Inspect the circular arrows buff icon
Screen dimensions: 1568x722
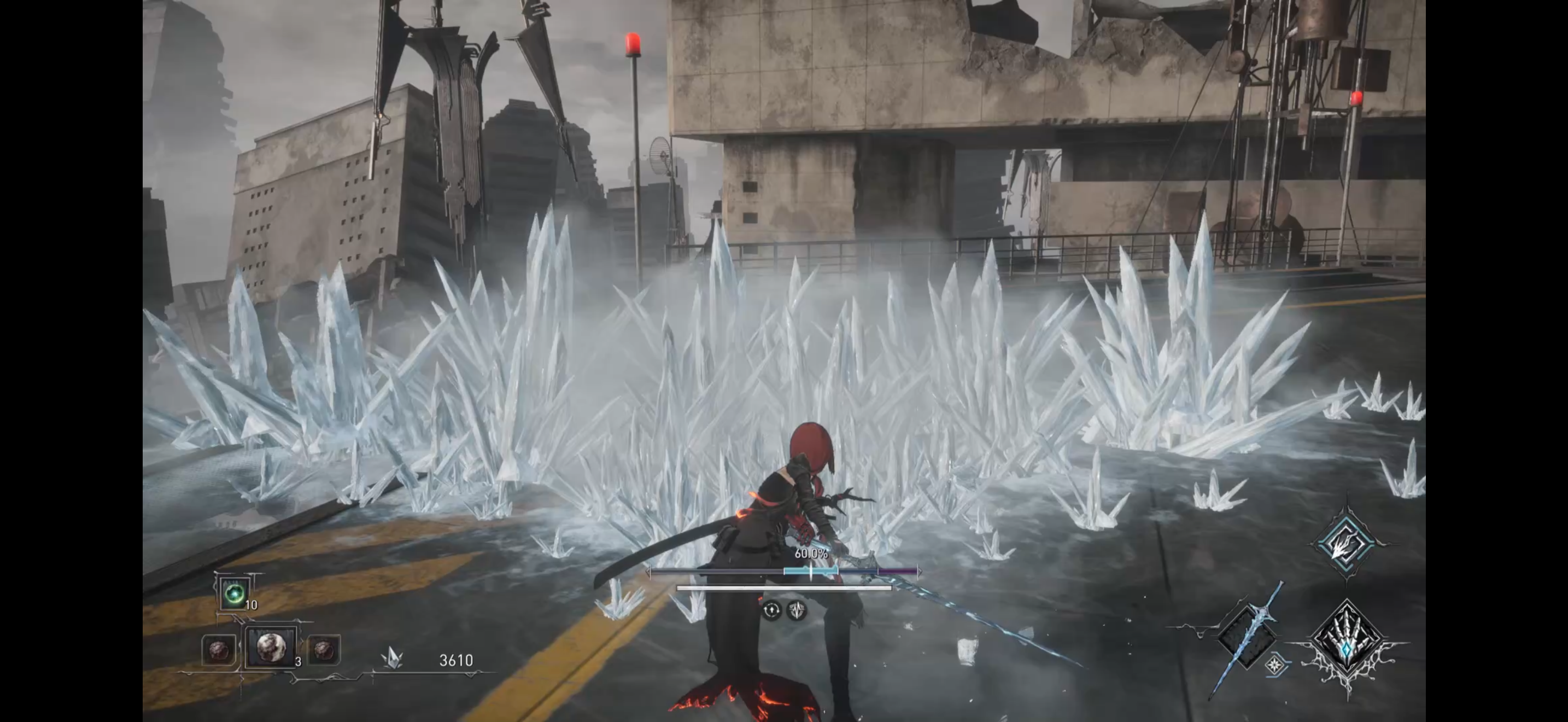click(x=771, y=610)
